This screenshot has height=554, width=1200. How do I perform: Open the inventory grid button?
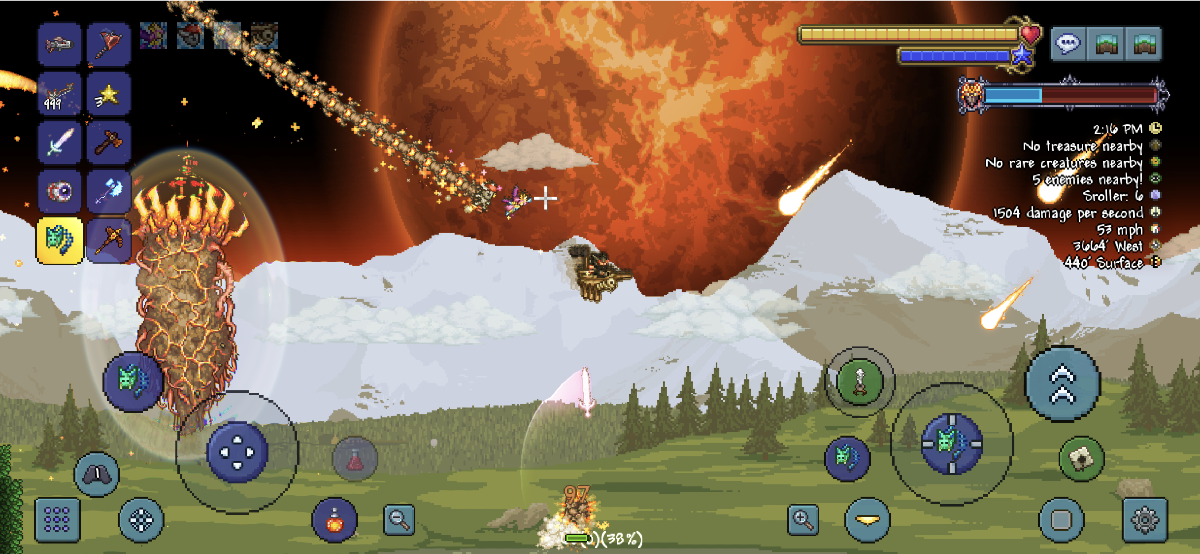pos(58,519)
